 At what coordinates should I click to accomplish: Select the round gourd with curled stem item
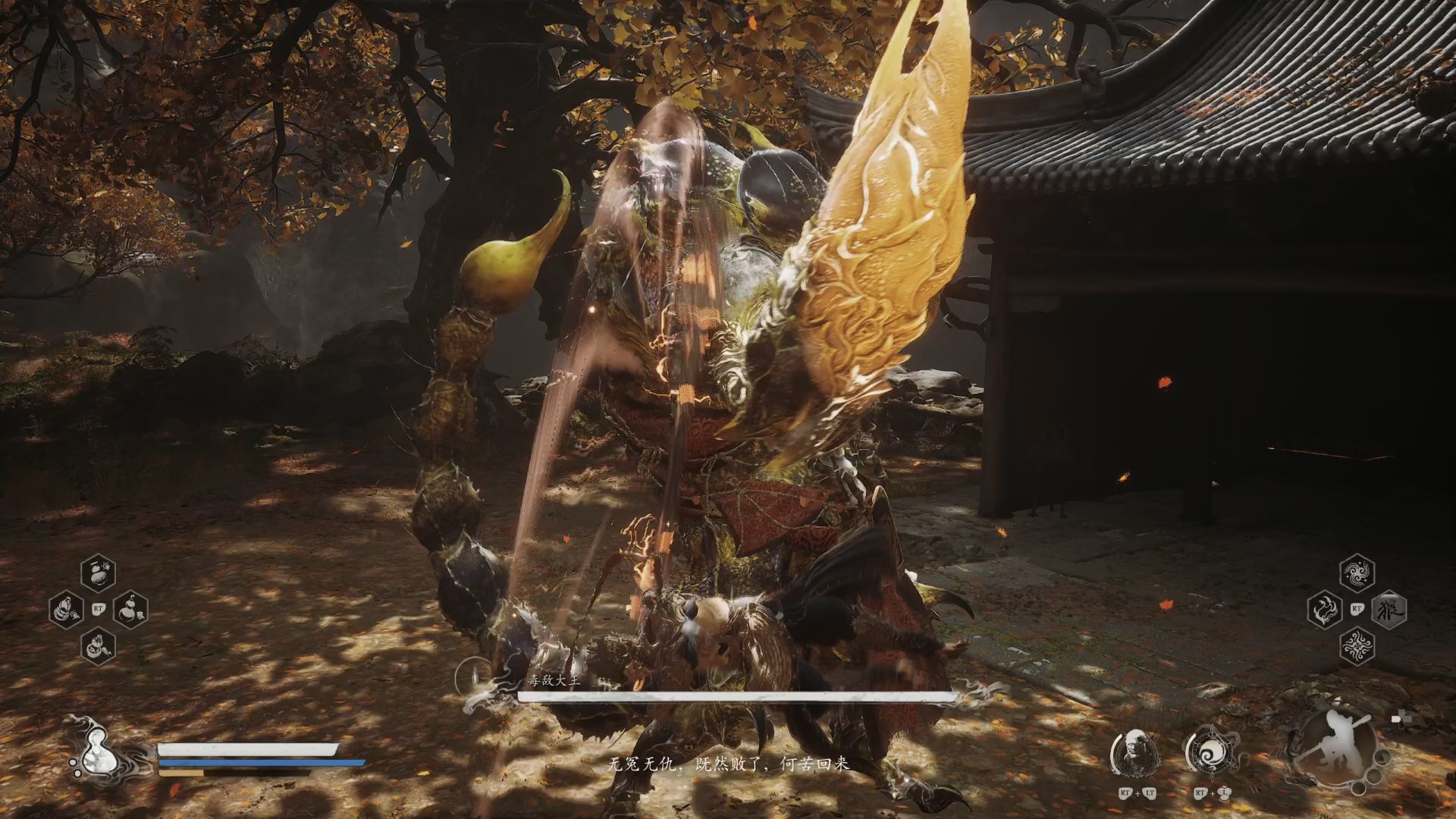pyautogui.click(x=130, y=609)
